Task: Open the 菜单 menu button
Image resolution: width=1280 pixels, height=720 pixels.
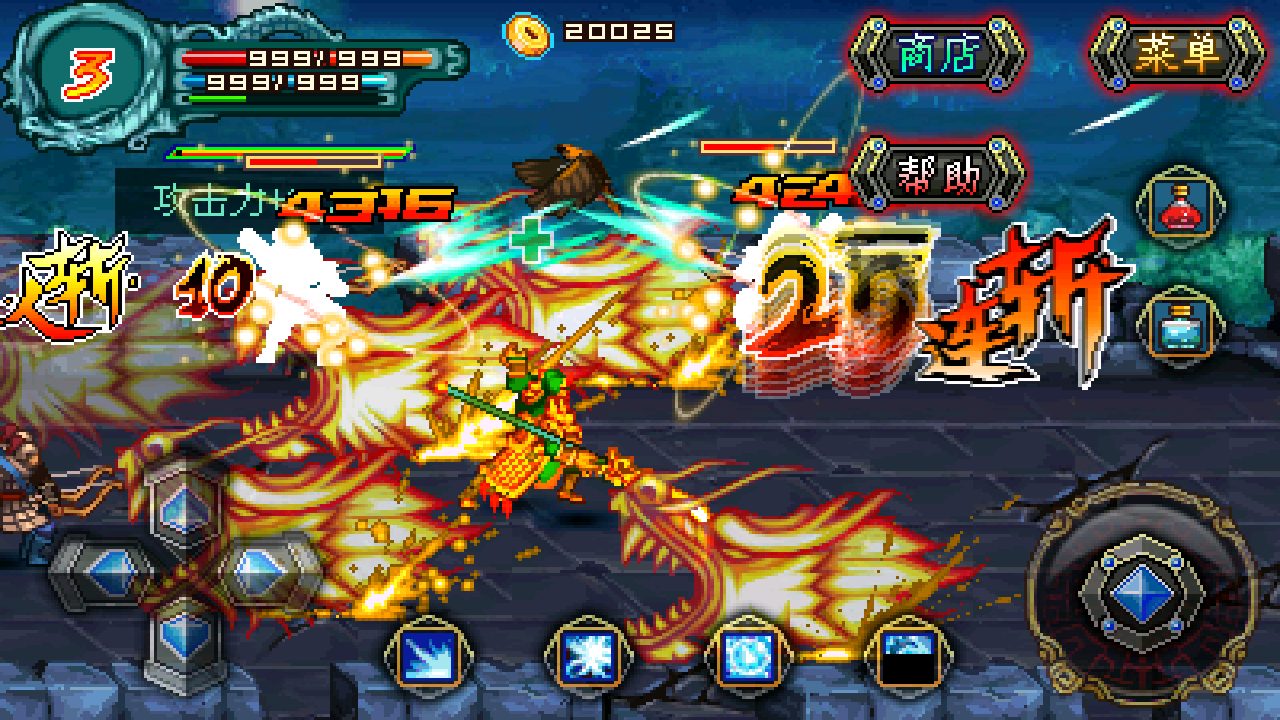Action: pos(1177,55)
